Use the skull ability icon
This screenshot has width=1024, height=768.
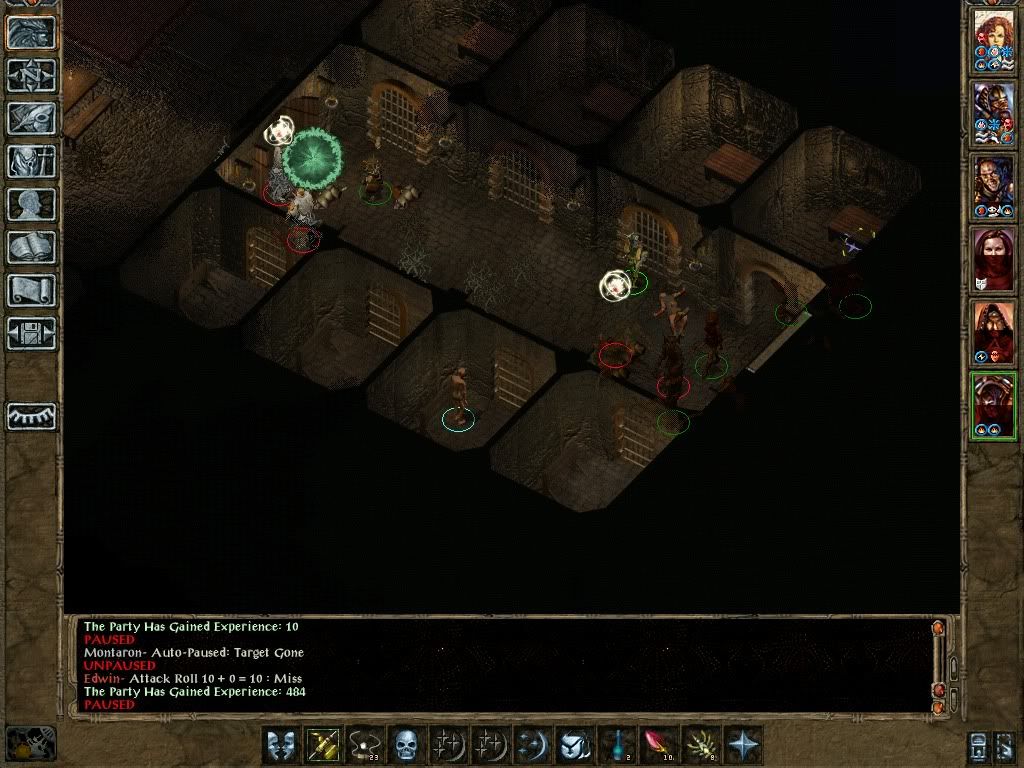(x=405, y=745)
